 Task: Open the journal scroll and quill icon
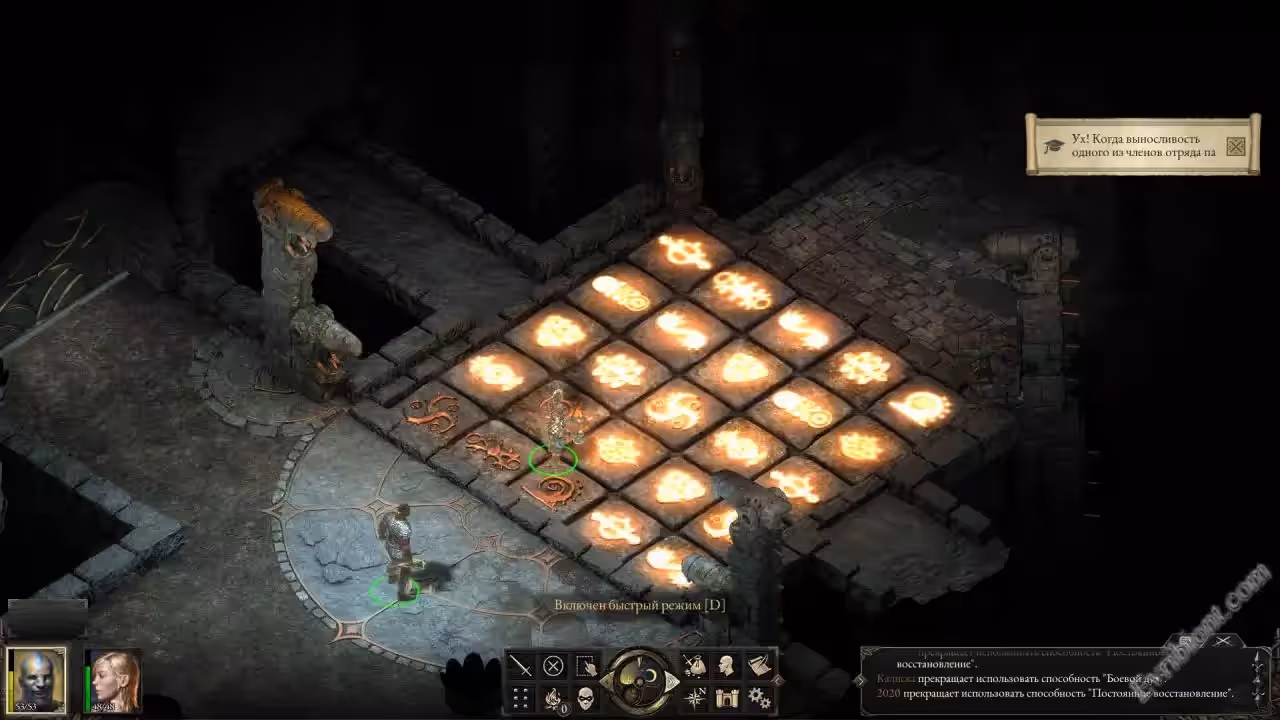759,666
